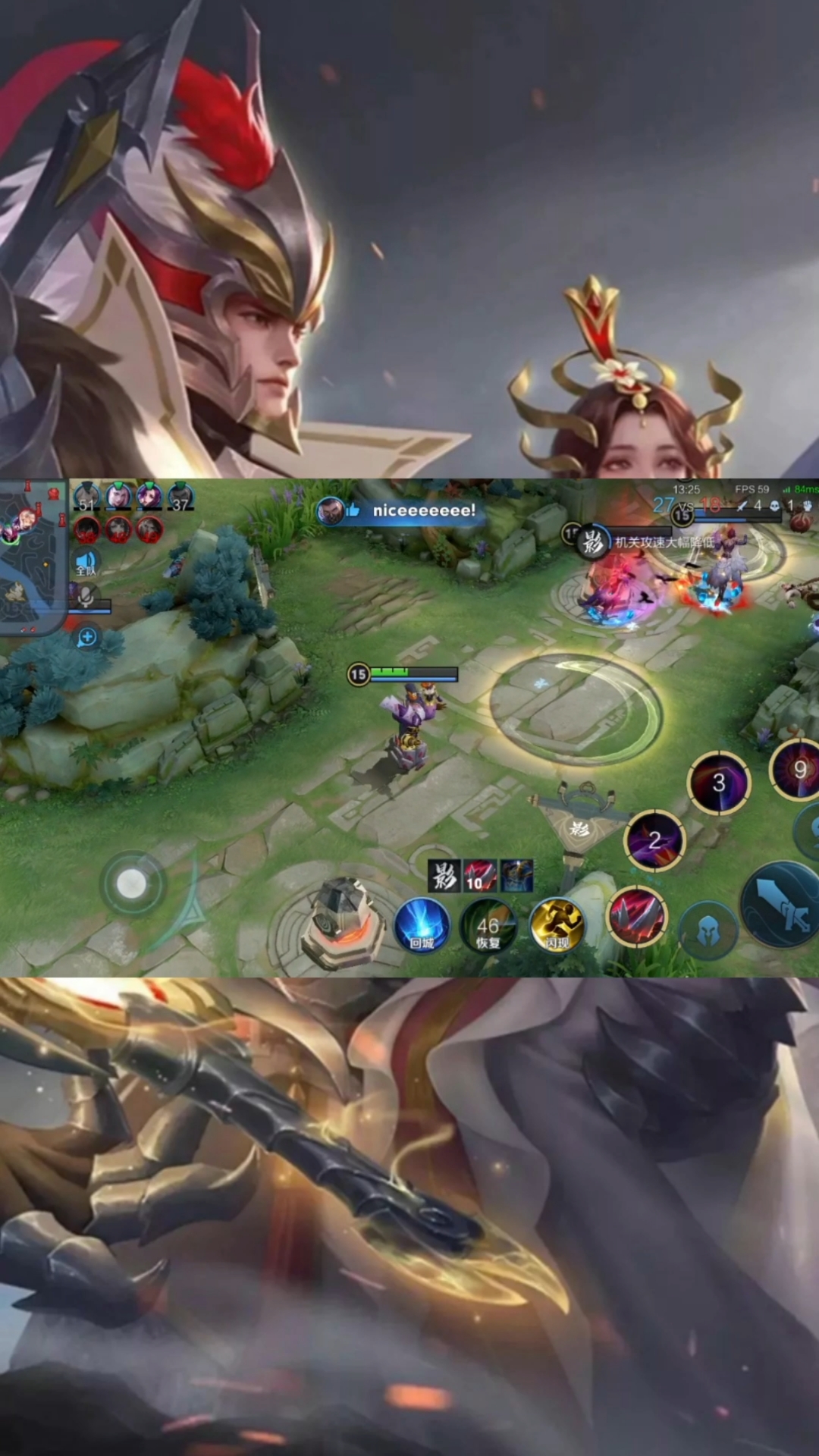819x1456 pixels.
Task: Like the niceeeeeee! chat message
Action: (353, 510)
